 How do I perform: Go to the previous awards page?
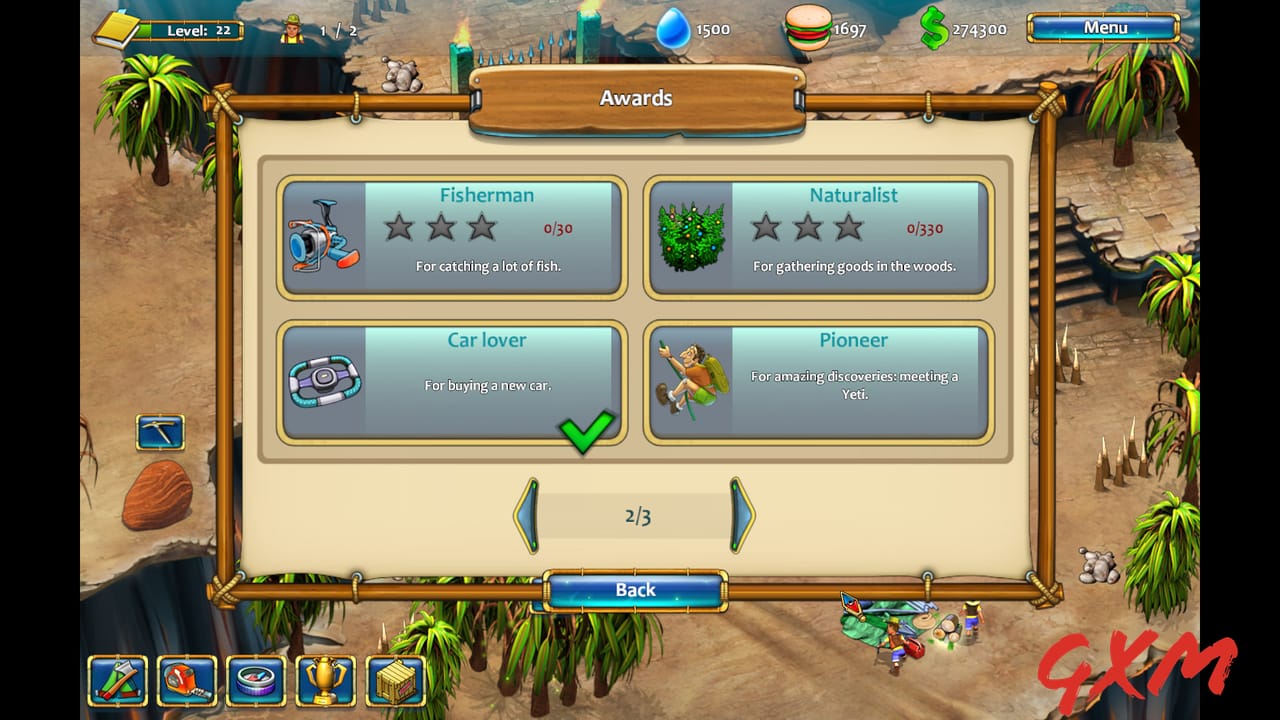click(x=527, y=516)
